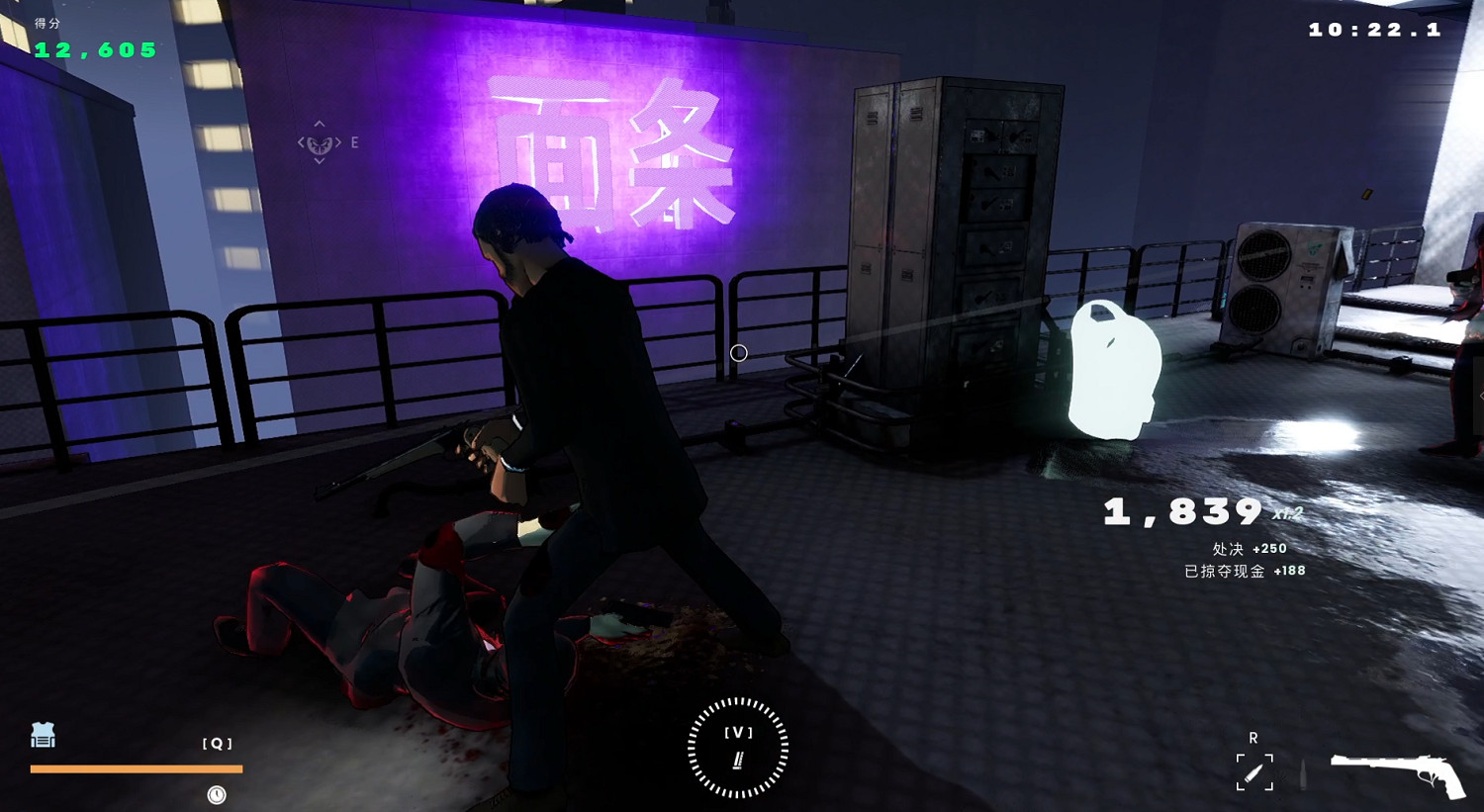Expand the right chevron toward the E prompt
1484x812 pixels.
337,143
